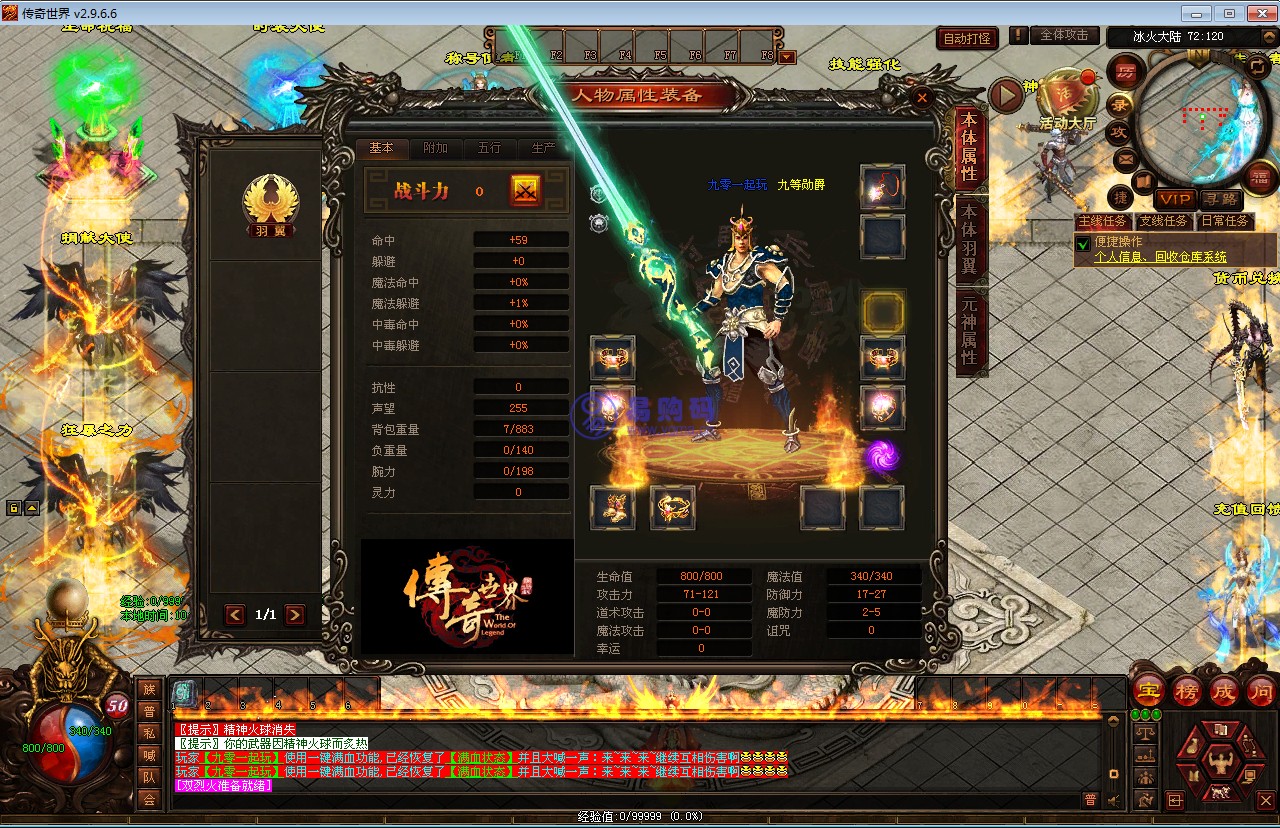Open the 榜 rankings button
1280x828 pixels.
point(1186,691)
